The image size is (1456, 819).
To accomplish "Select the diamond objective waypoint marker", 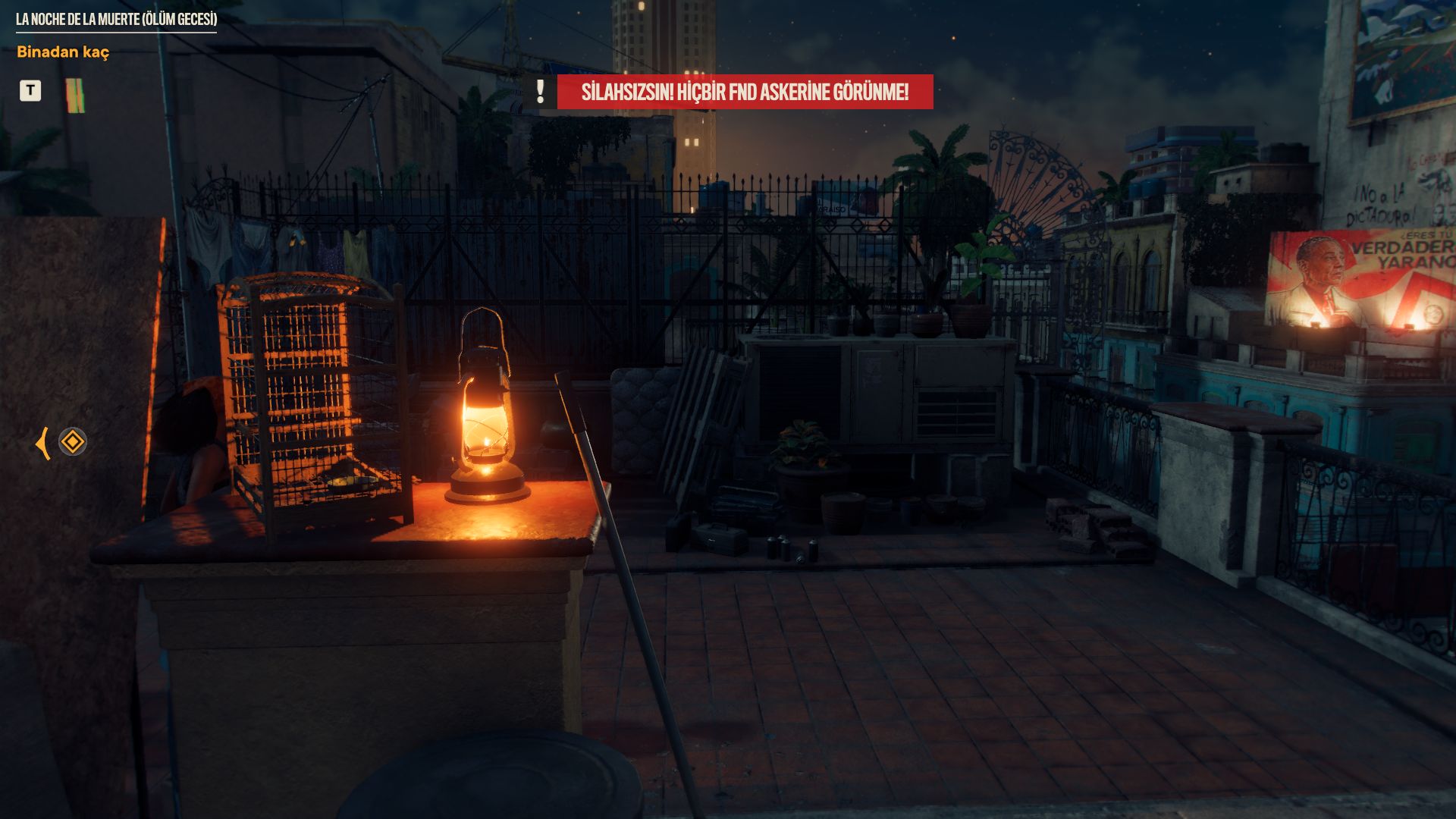I will point(73,441).
